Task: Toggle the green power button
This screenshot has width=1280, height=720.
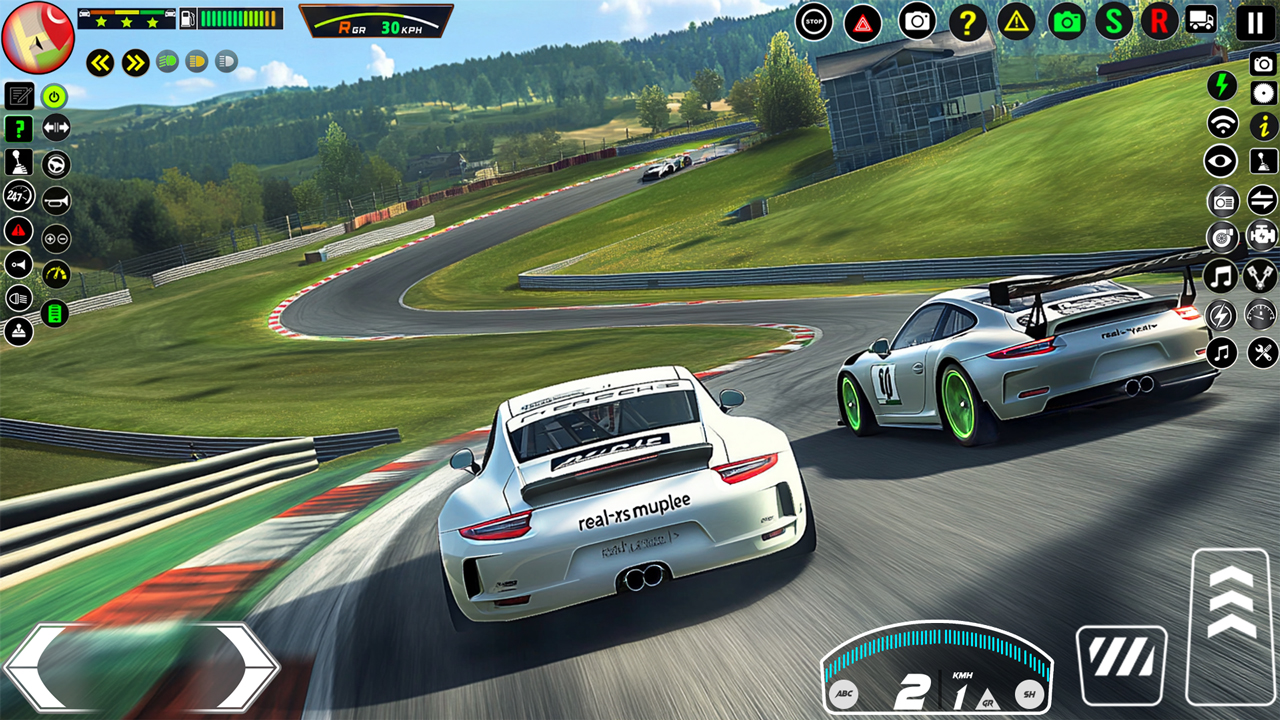Action: click(54, 96)
